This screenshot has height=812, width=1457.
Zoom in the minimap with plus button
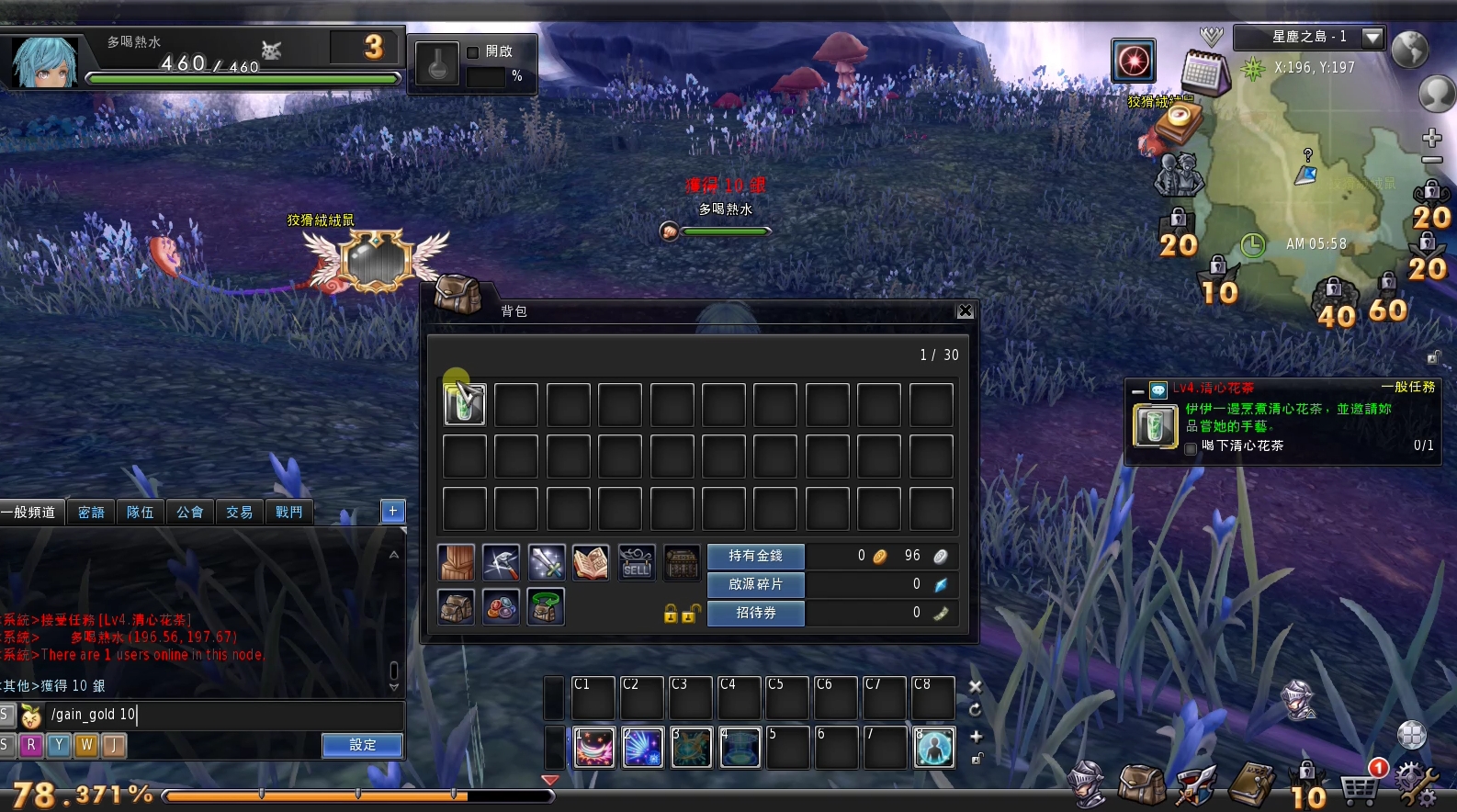(x=1431, y=139)
